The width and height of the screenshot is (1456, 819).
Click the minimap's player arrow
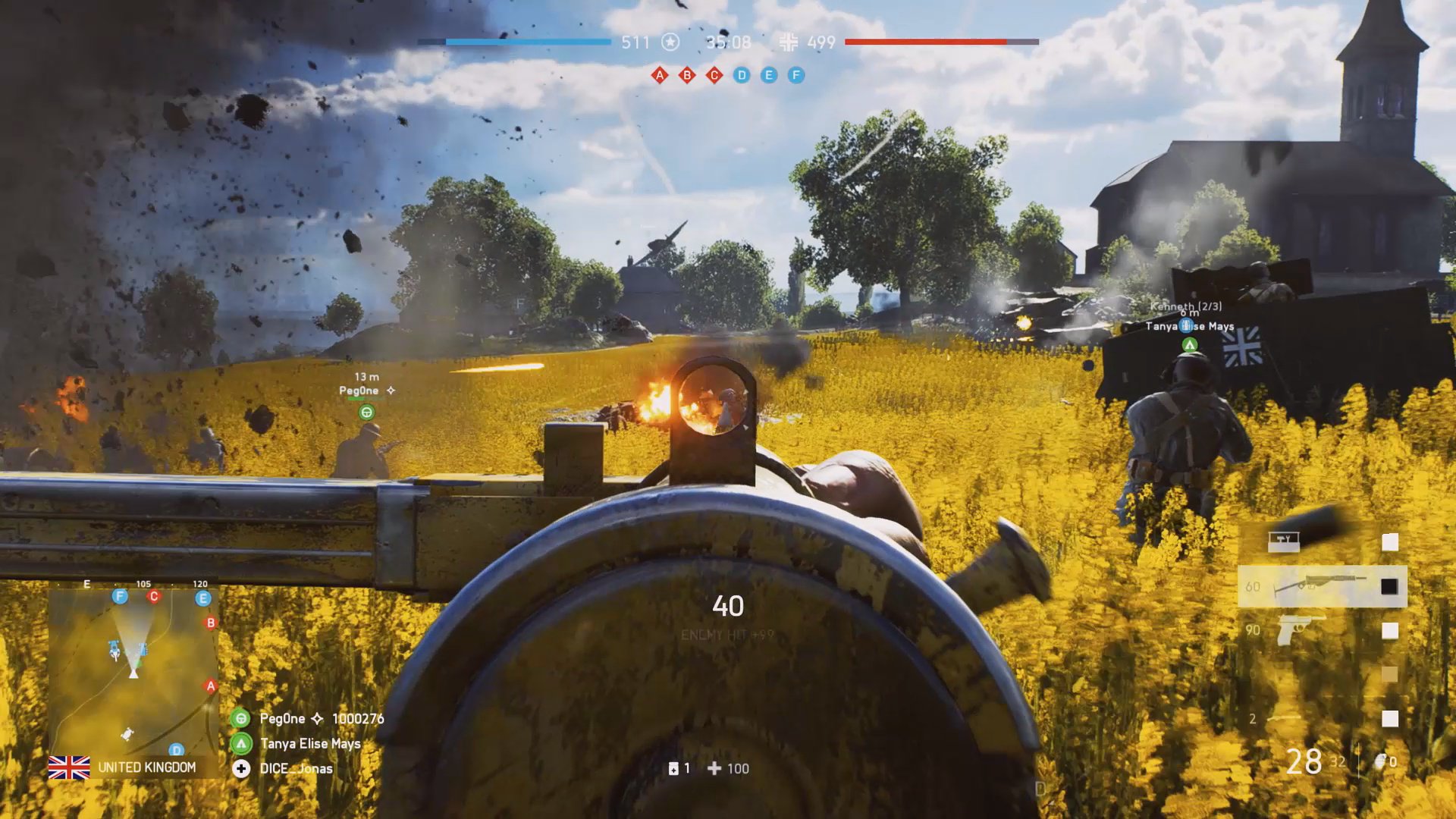[133, 670]
